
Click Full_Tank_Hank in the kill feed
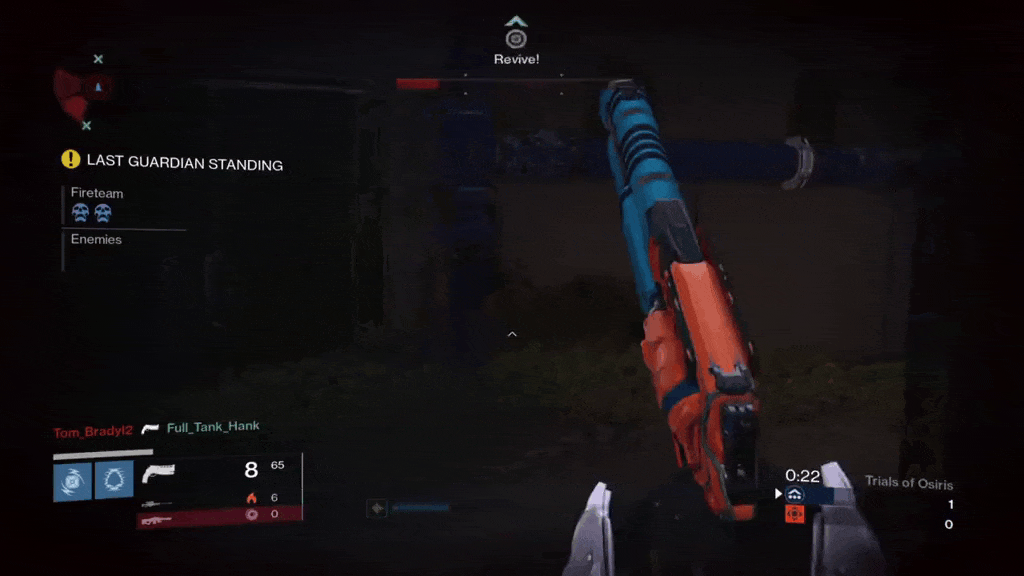(x=213, y=427)
